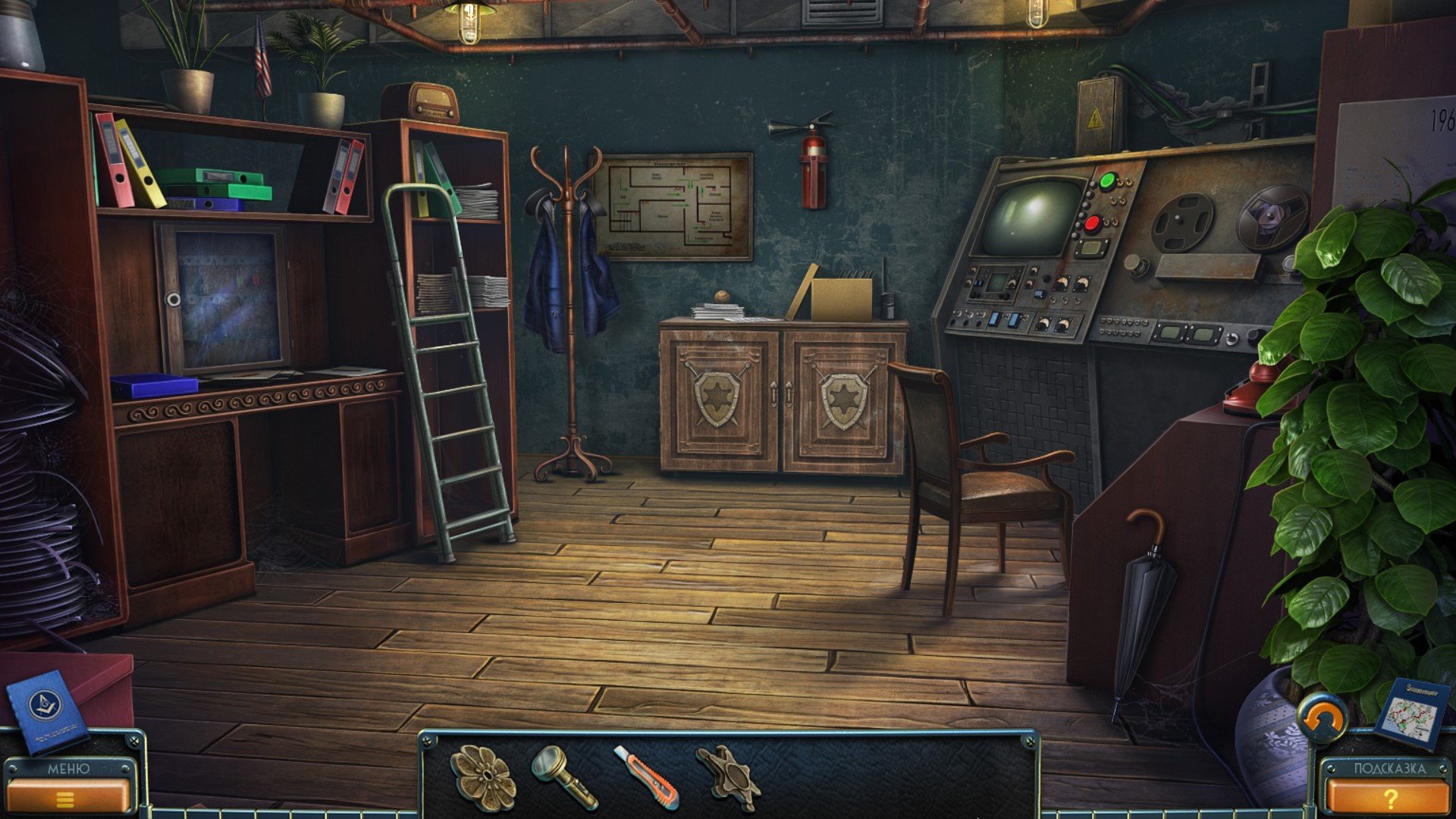Pick the orange utility knife item
Image resolution: width=1456 pixels, height=819 pixels.
647,777
